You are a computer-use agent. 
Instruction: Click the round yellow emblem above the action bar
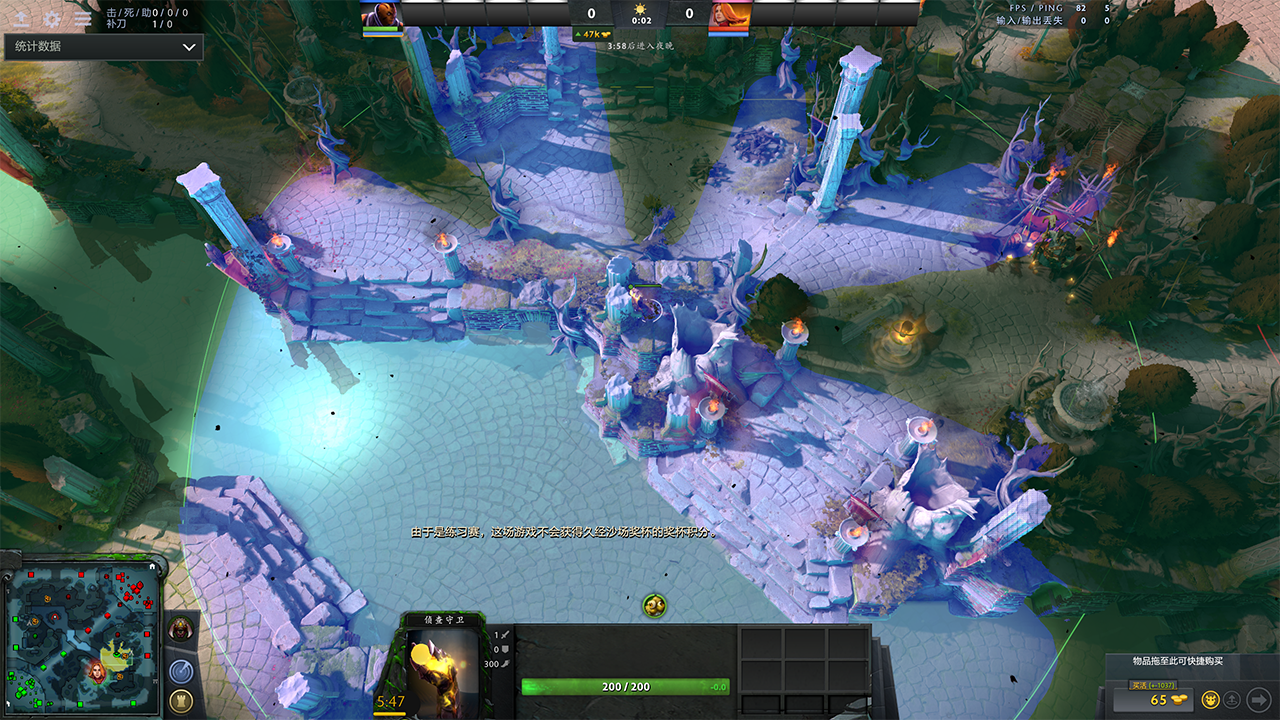[655, 605]
